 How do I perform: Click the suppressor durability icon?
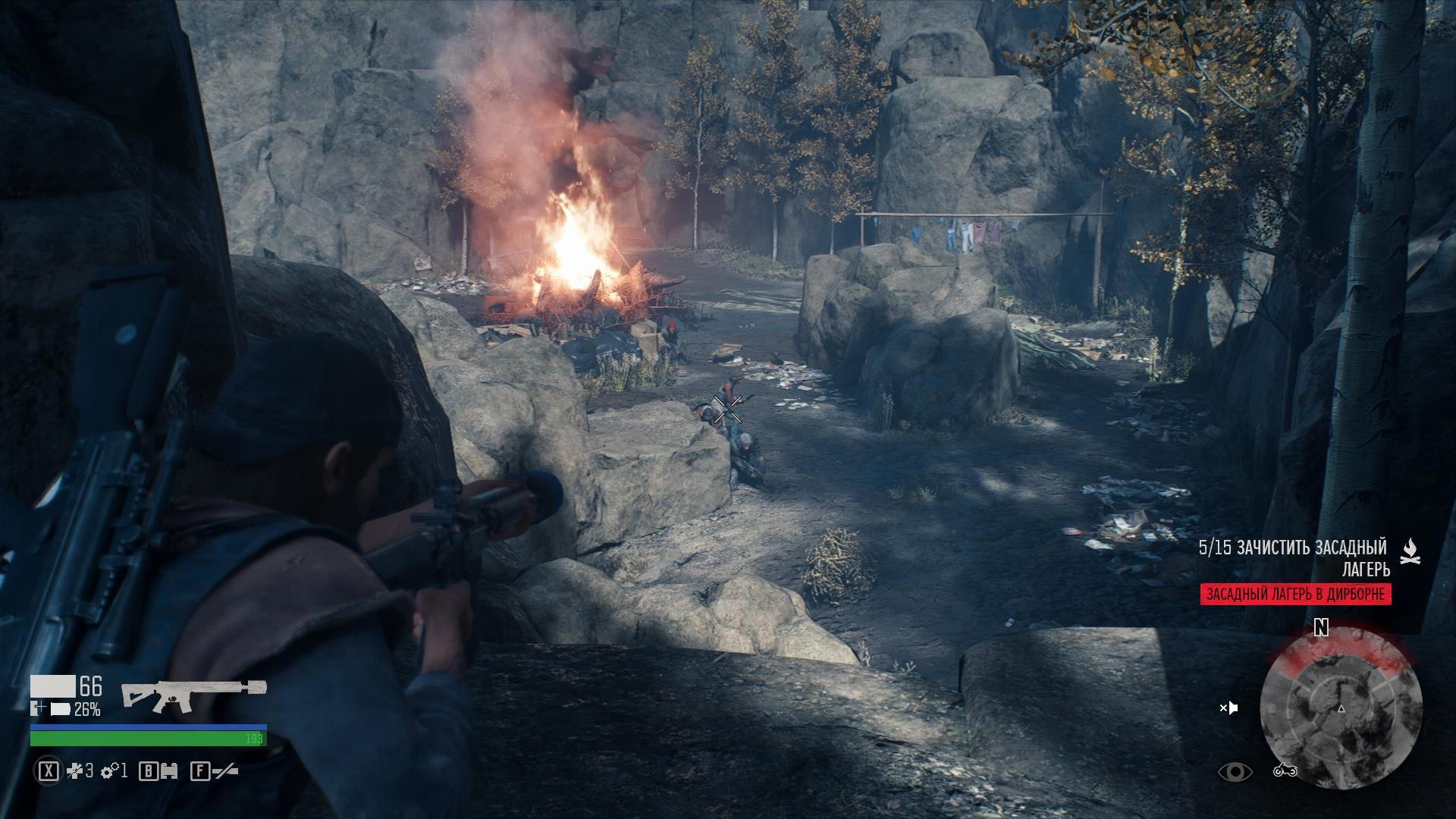coord(59,710)
